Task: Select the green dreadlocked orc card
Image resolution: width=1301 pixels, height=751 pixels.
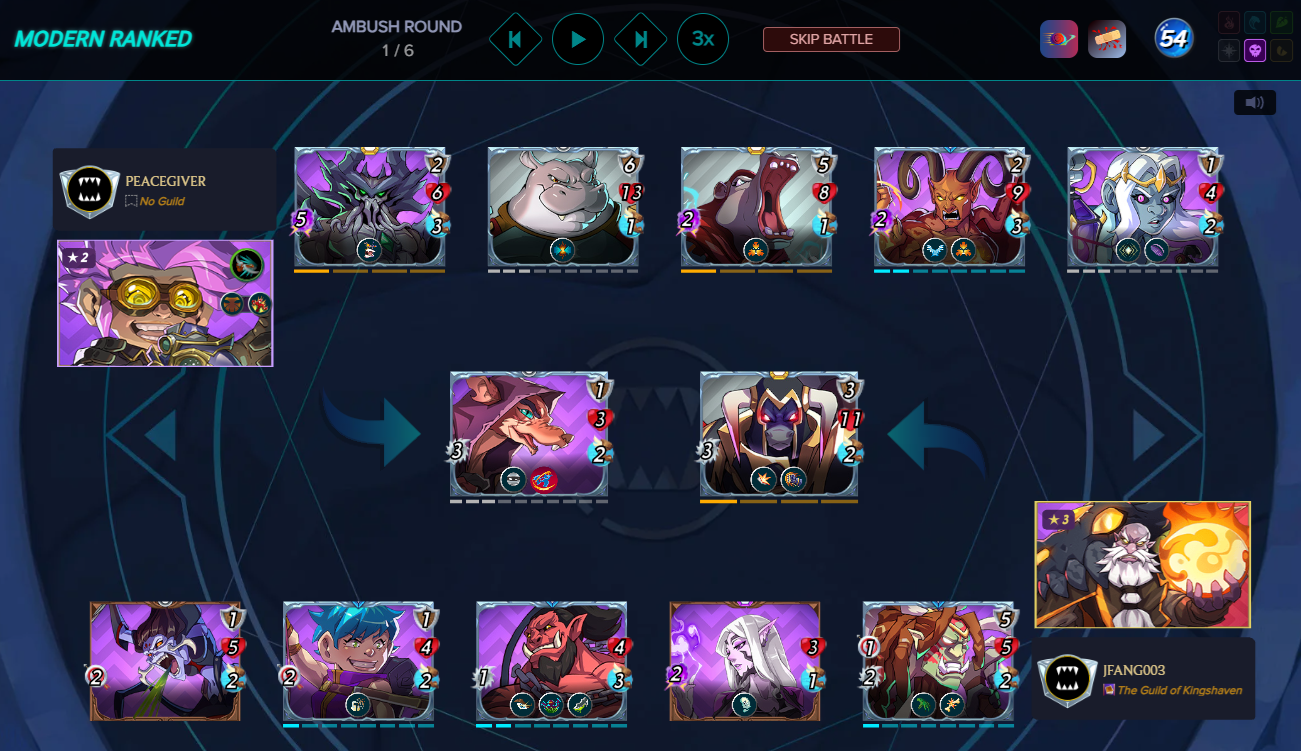Action: pos(937,661)
